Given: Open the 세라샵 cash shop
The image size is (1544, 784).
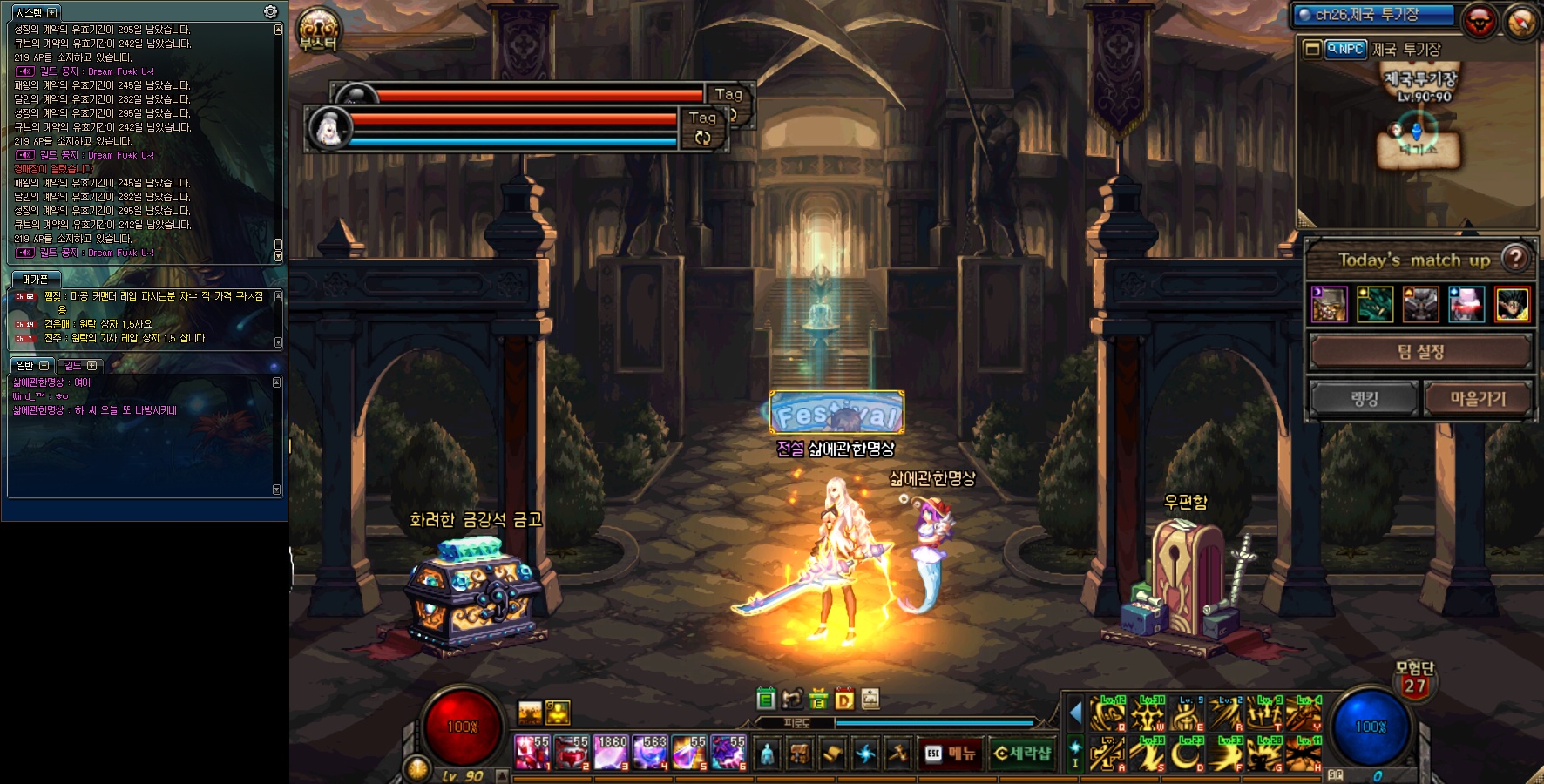Looking at the screenshot, I should click(x=1022, y=754).
